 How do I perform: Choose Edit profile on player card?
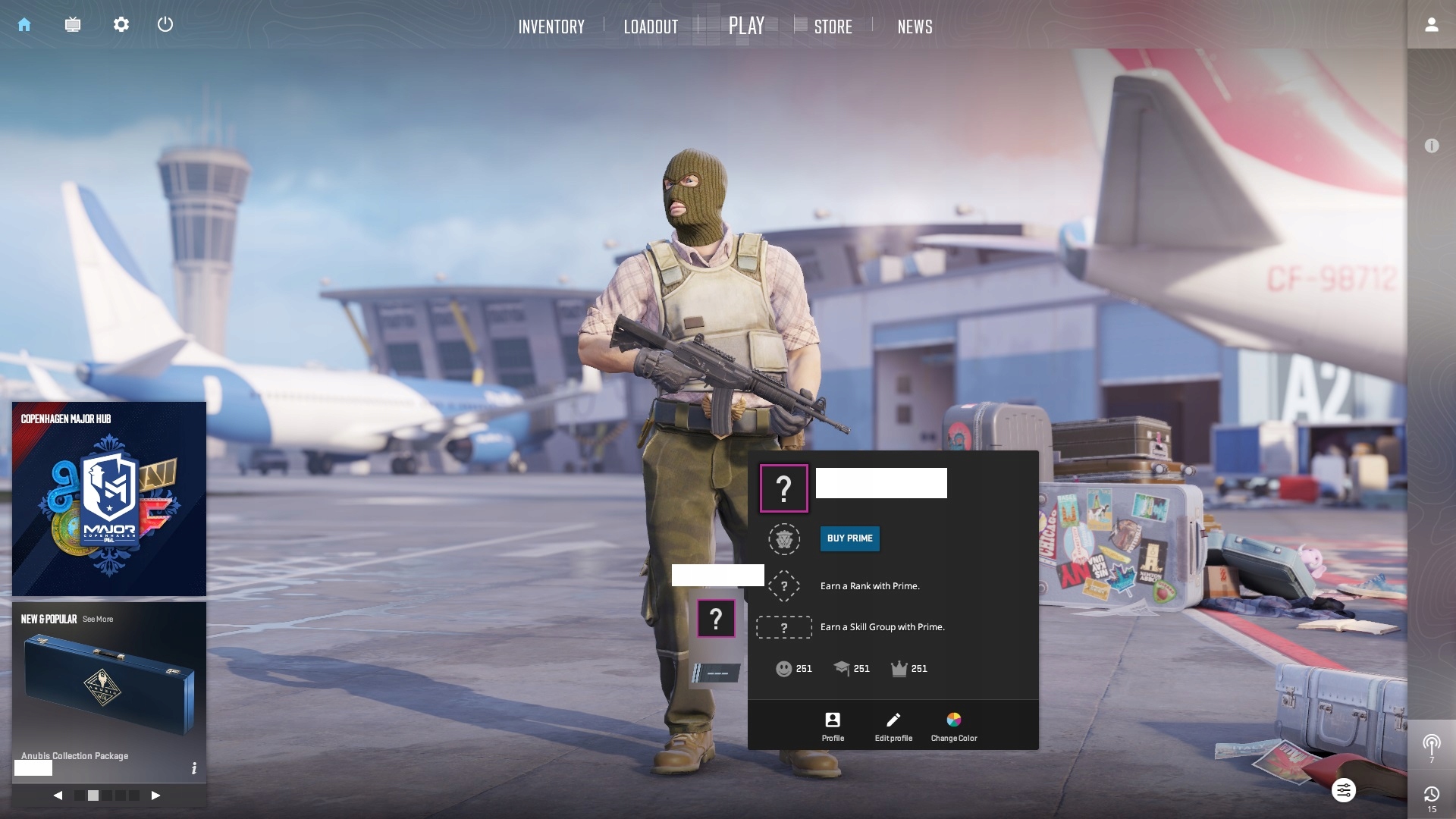(x=893, y=726)
